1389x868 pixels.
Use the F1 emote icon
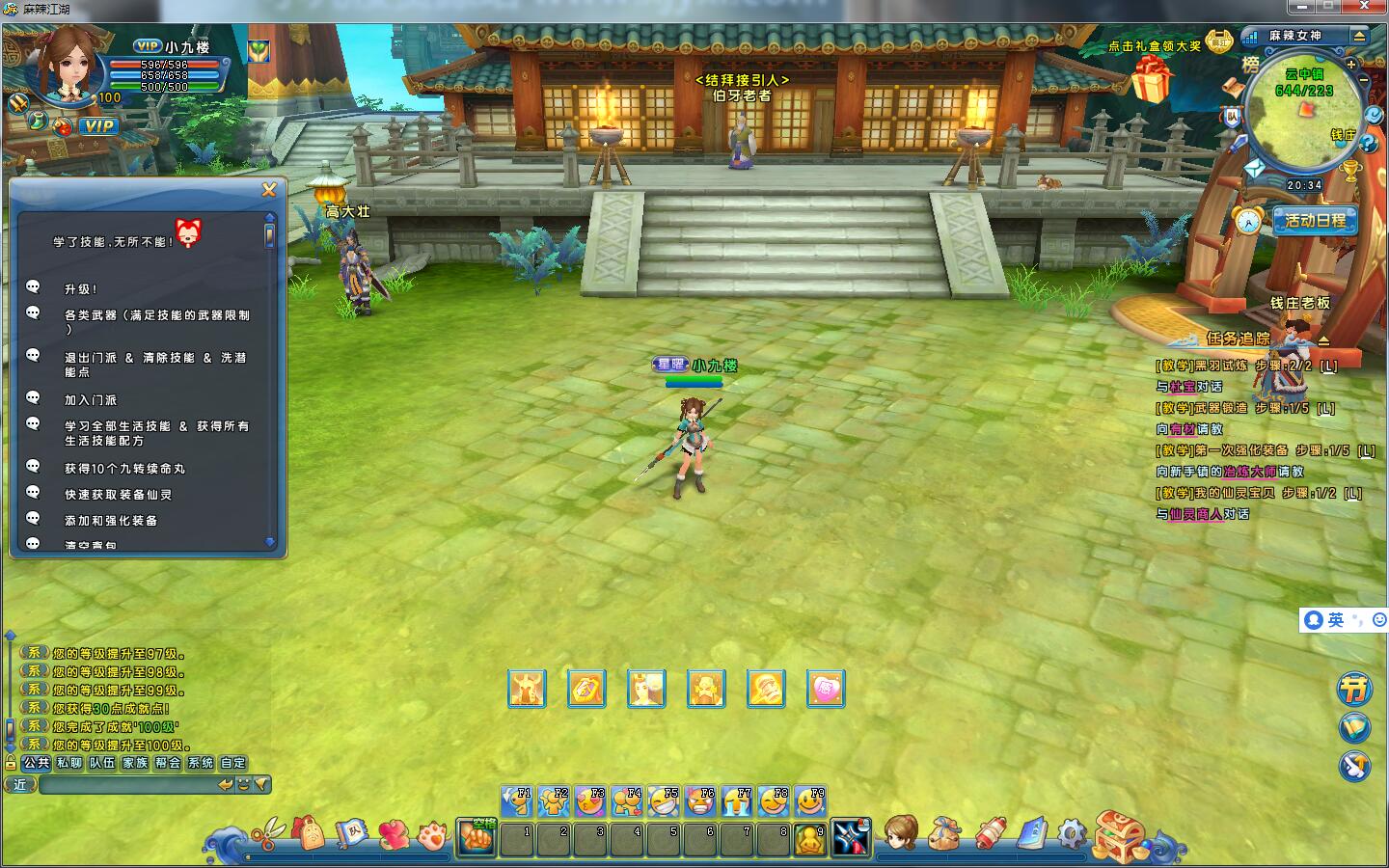pos(517,800)
